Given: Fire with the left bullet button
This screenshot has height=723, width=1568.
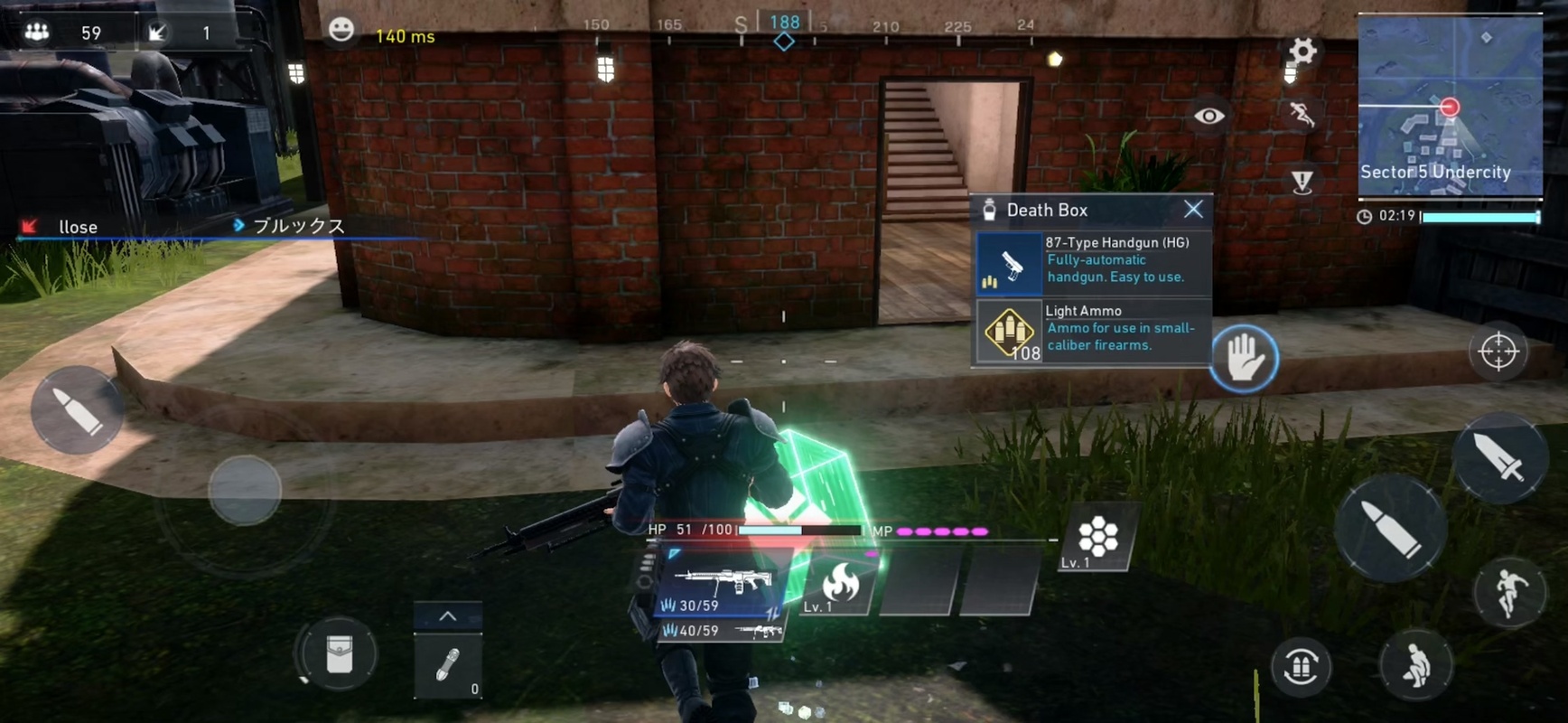Looking at the screenshot, I should point(77,409).
